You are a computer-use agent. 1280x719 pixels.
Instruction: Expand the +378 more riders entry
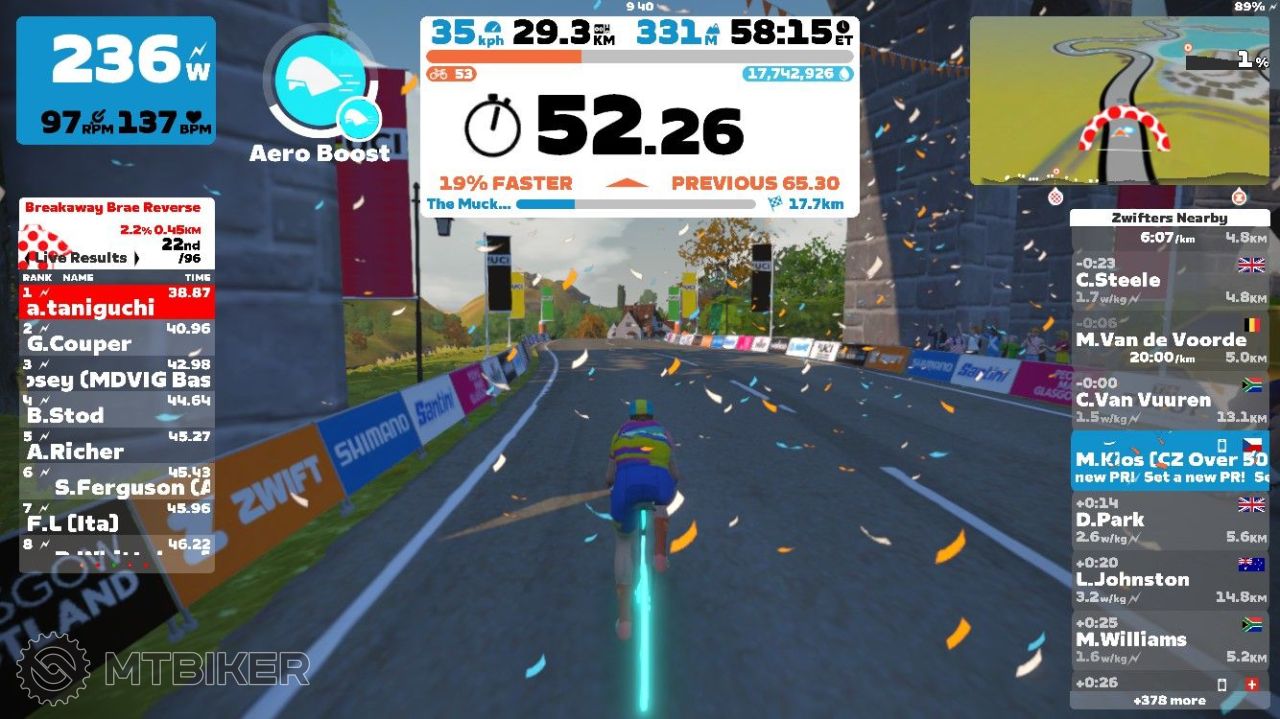pos(1169,700)
